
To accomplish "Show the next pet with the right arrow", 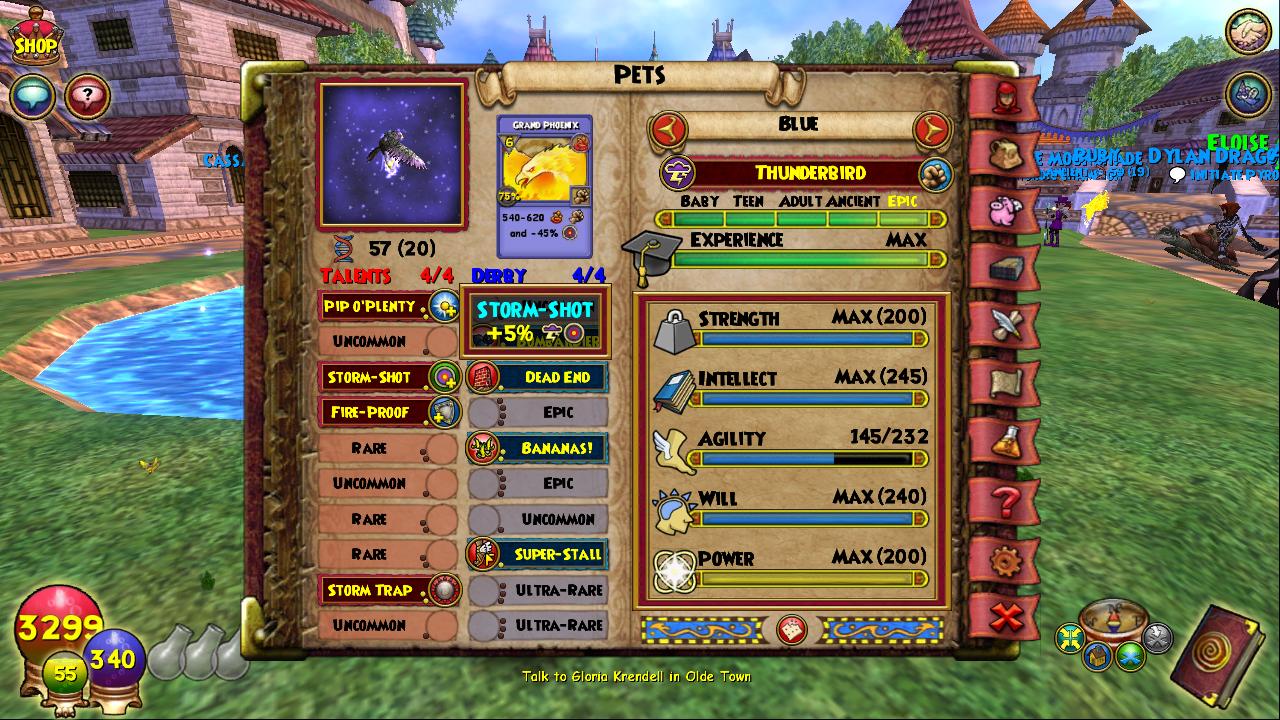I will click(932, 128).
